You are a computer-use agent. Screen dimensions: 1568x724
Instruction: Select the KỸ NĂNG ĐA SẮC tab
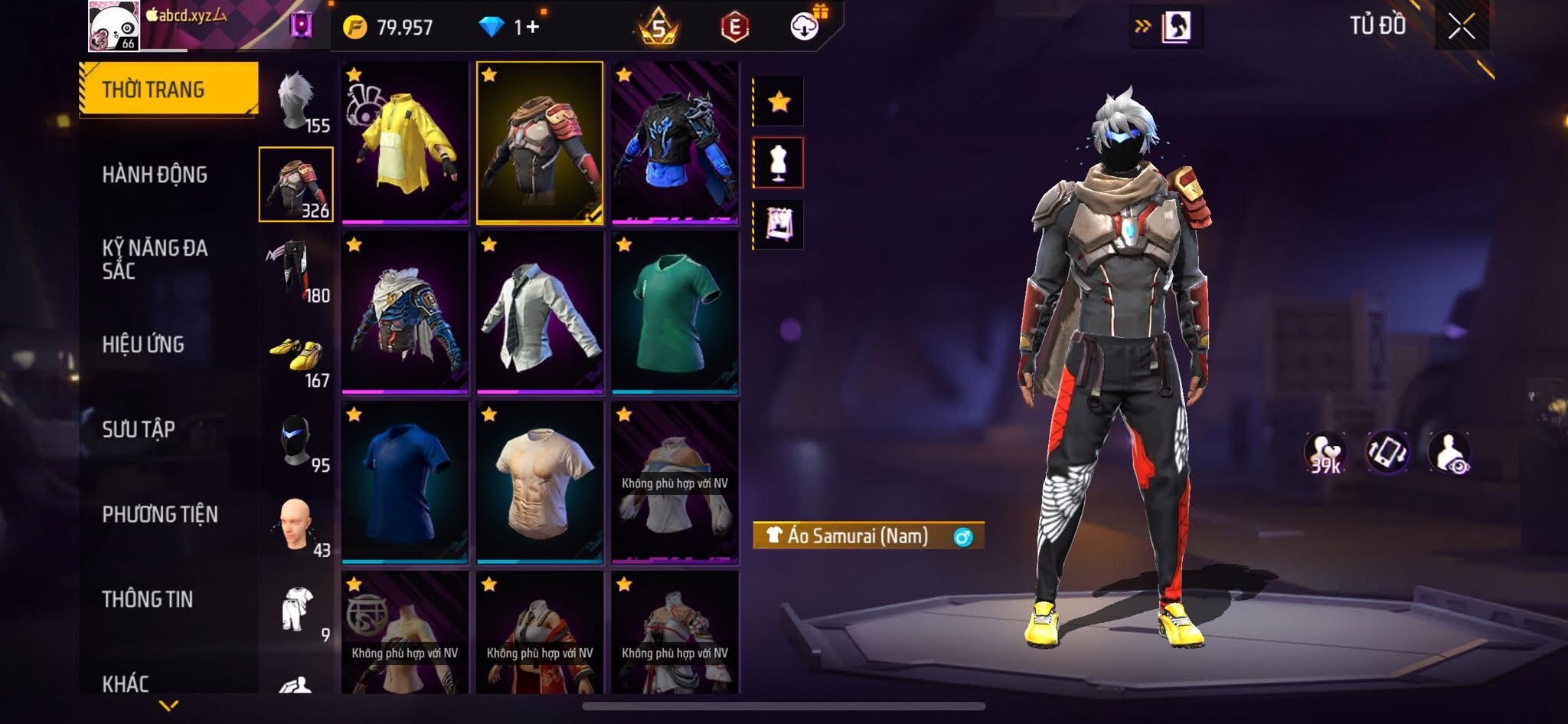point(155,259)
